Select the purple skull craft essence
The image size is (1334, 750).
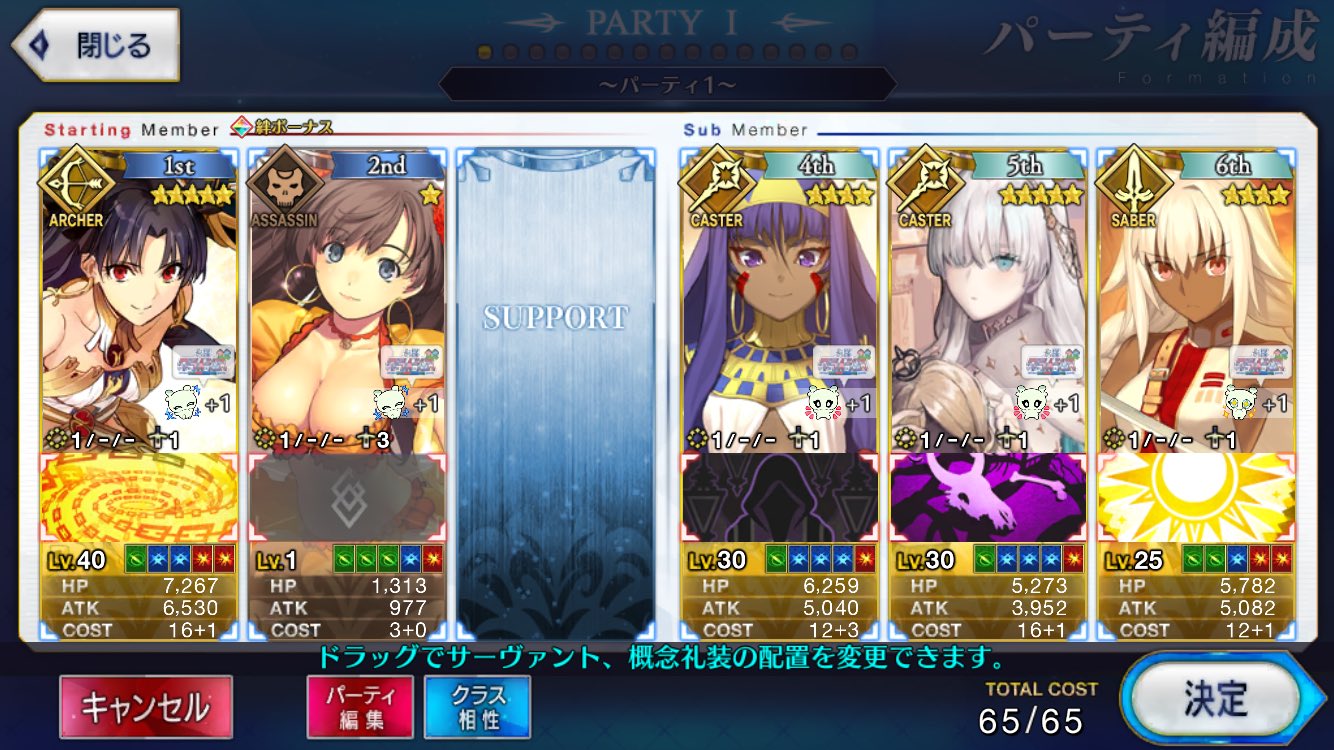[988, 498]
